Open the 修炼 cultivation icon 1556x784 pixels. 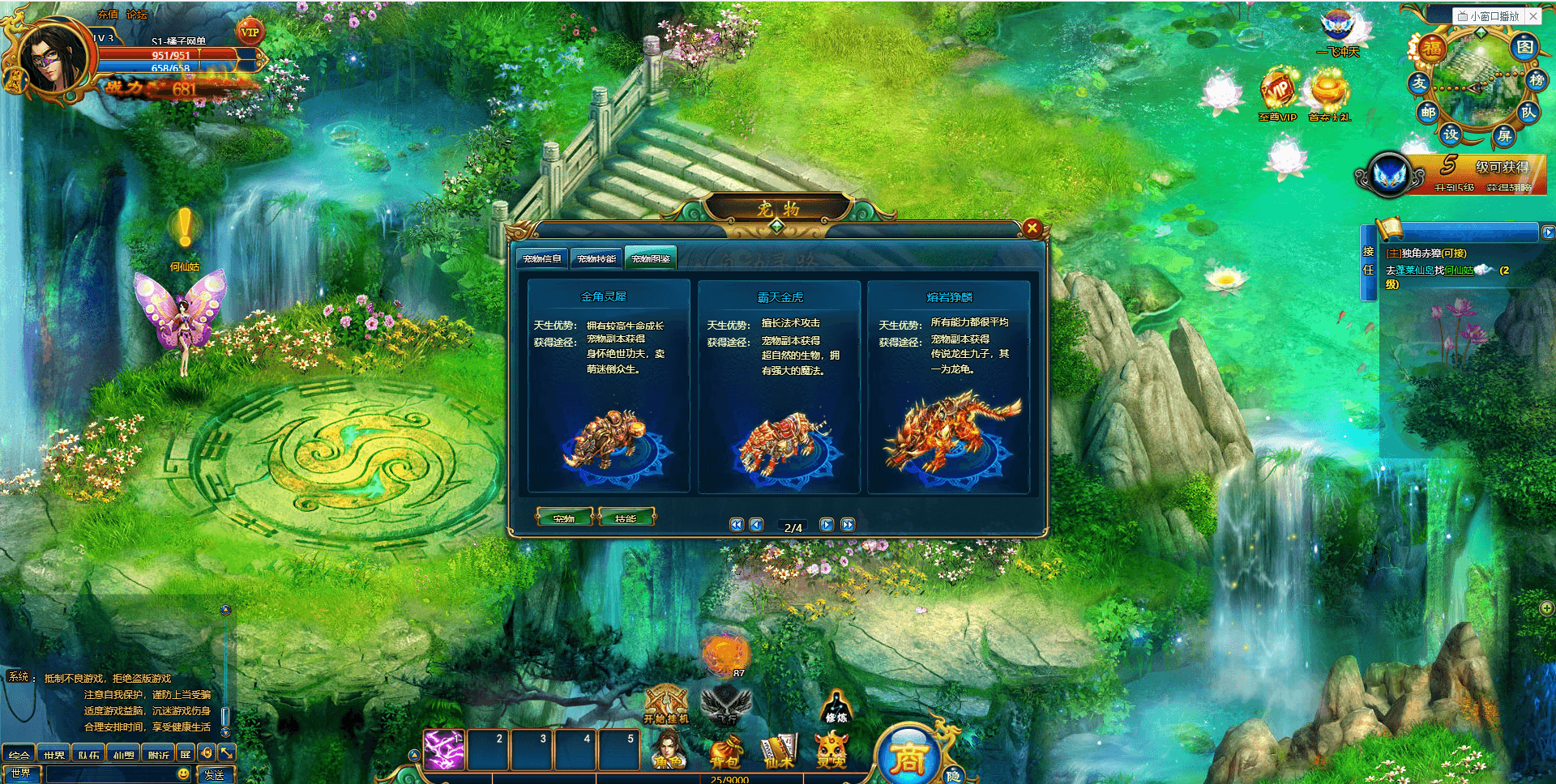pyautogui.click(x=836, y=706)
